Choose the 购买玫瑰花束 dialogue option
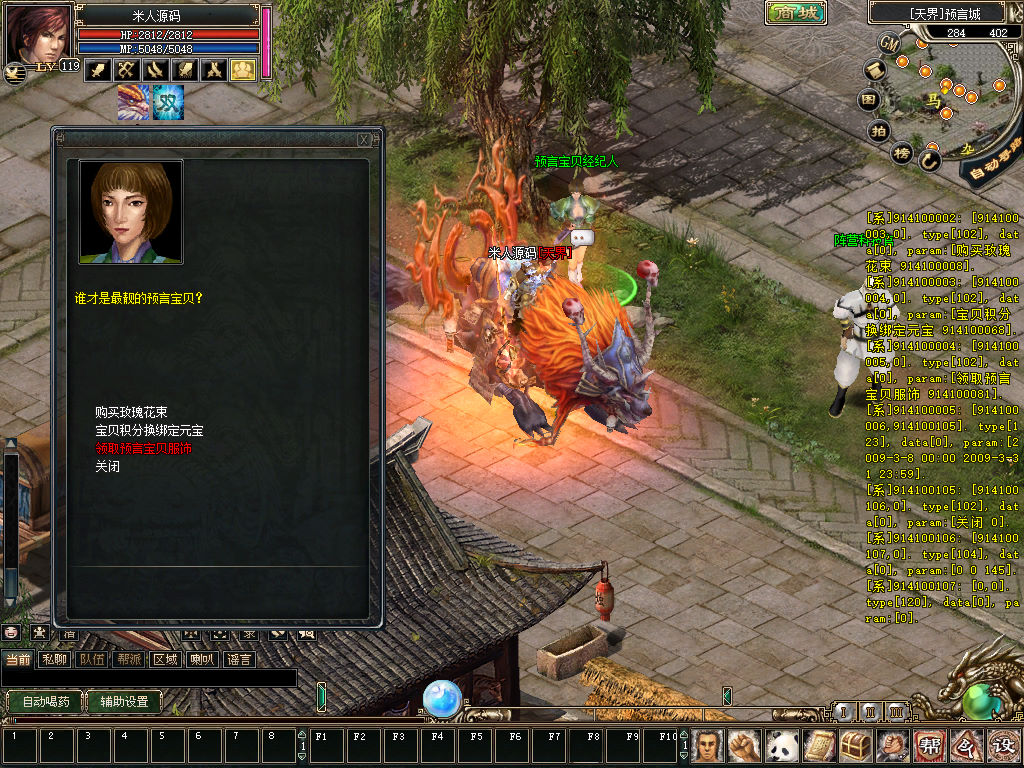Screen dimensions: 1024x768 pos(131,412)
